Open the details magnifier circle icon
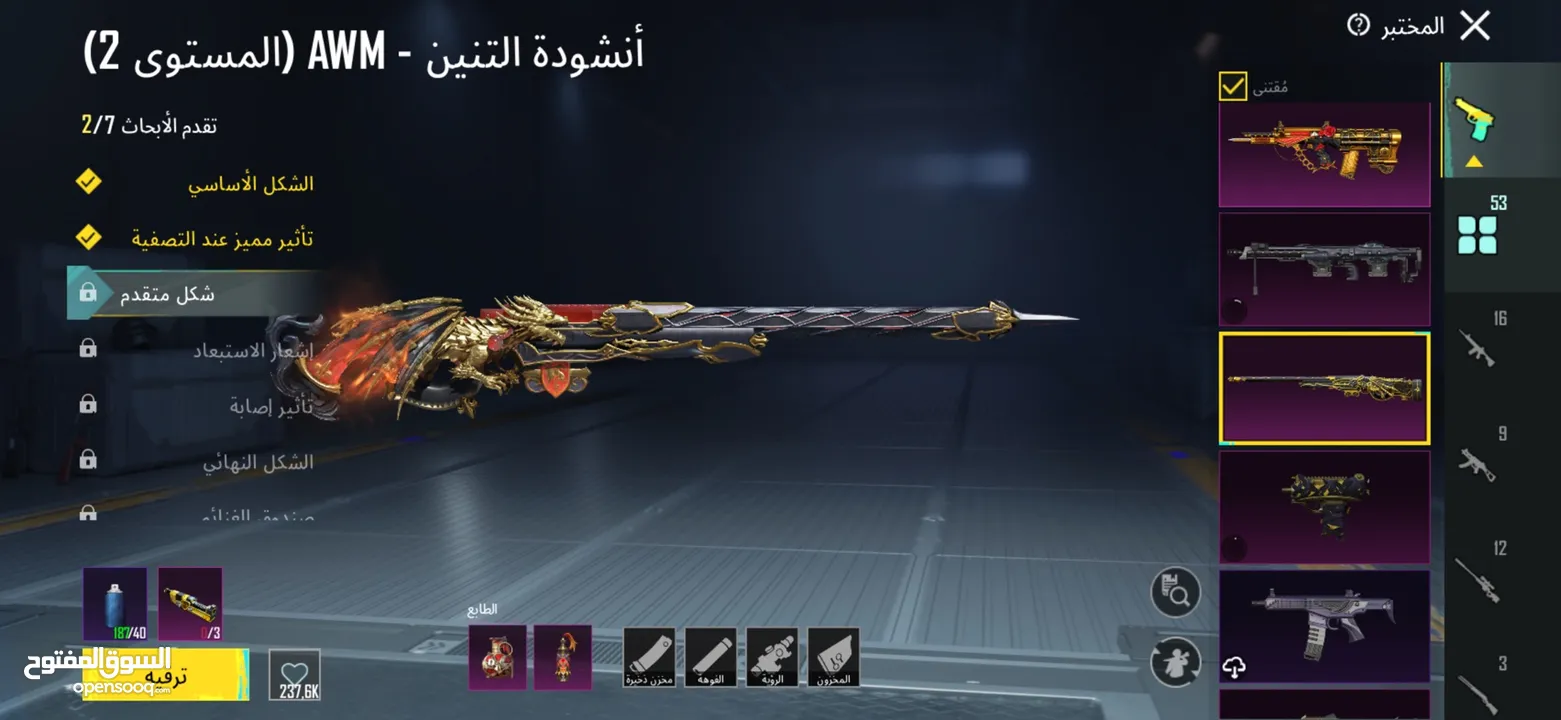 1178,592
